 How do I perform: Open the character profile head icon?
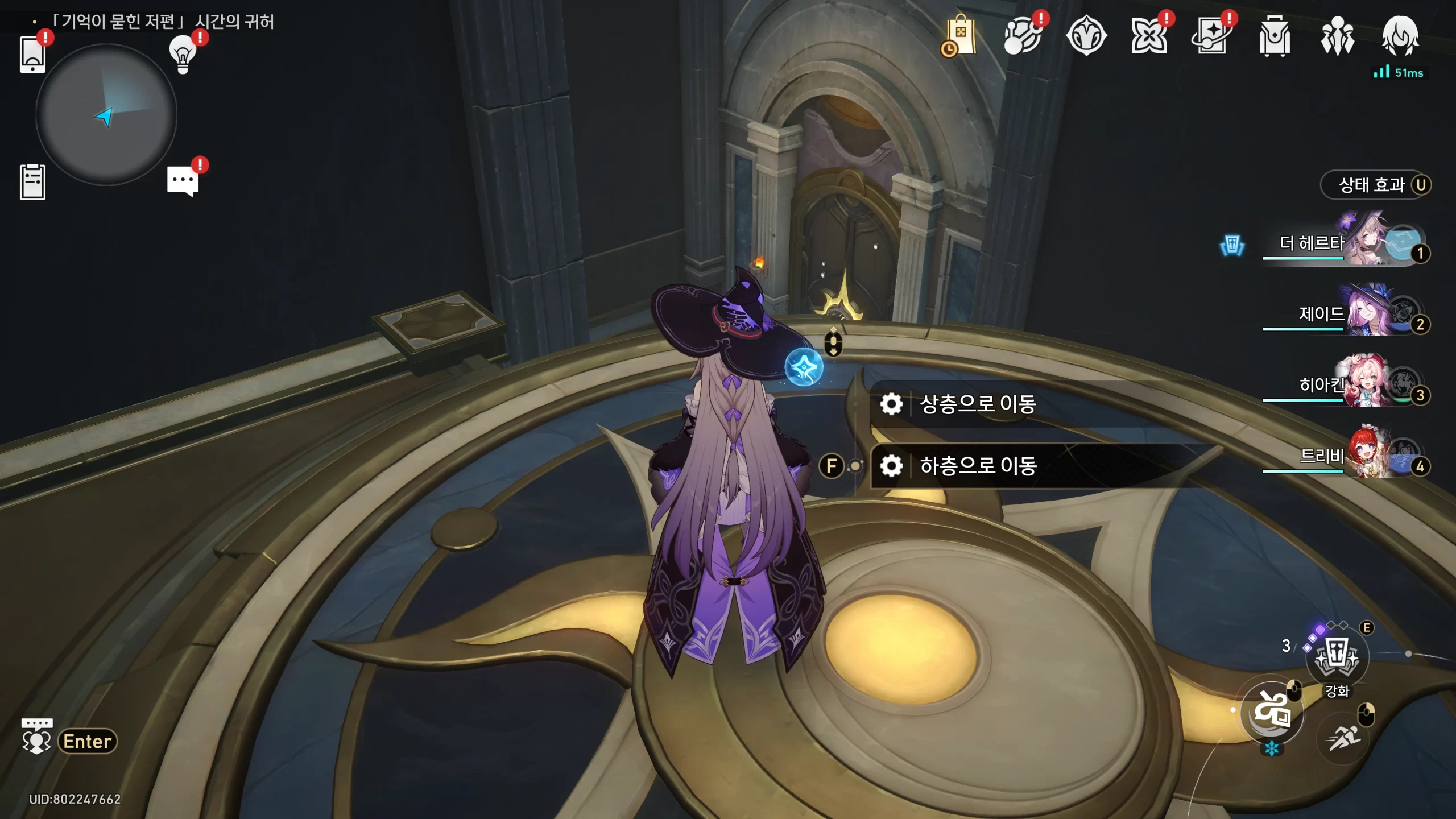1400,36
